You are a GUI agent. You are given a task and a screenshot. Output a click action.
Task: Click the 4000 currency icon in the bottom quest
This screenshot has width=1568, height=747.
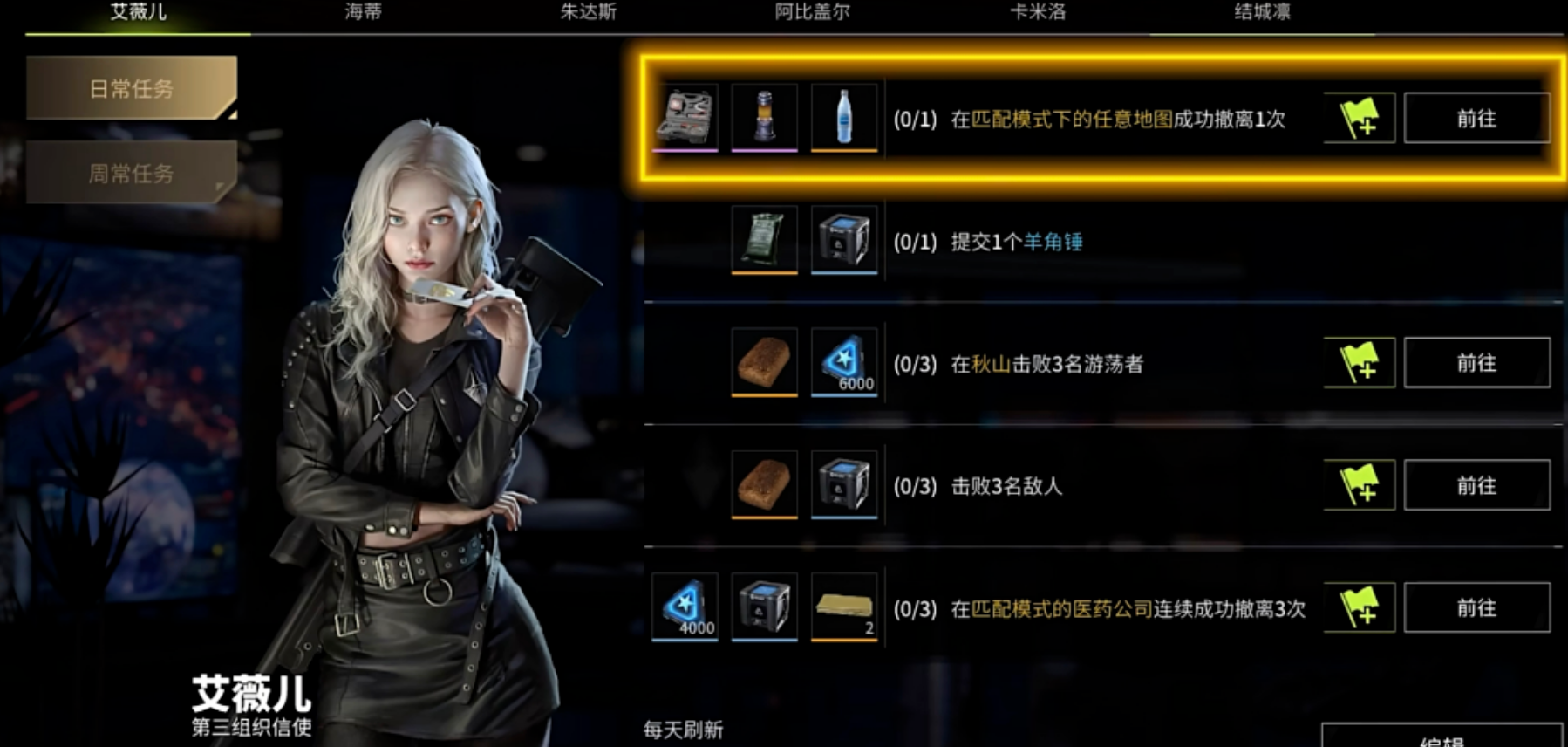pyautogui.click(x=685, y=608)
